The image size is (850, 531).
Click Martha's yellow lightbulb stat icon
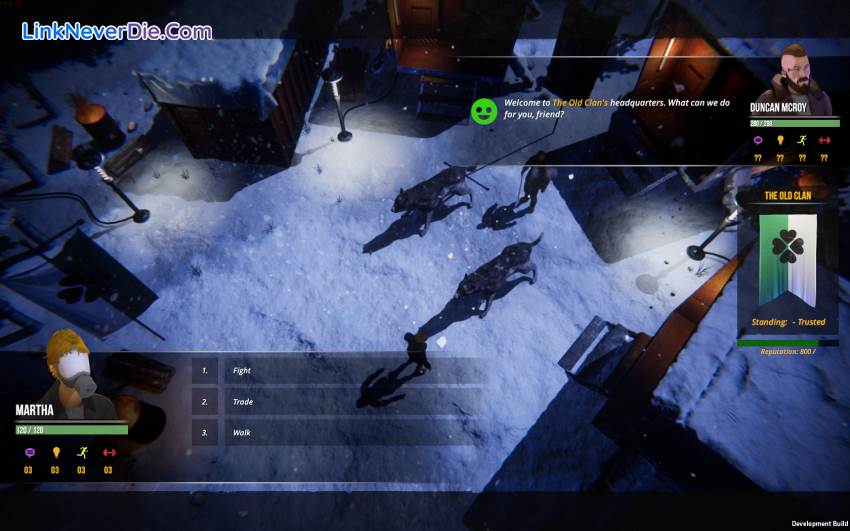(x=55, y=452)
